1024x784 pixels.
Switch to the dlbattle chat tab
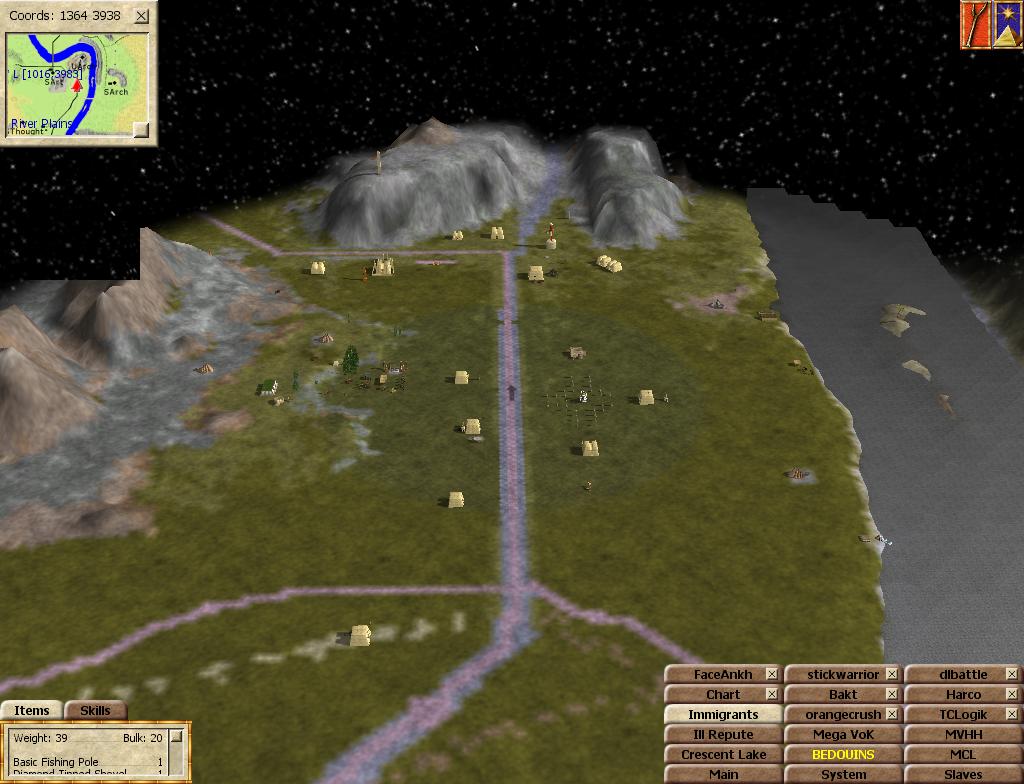point(954,674)
